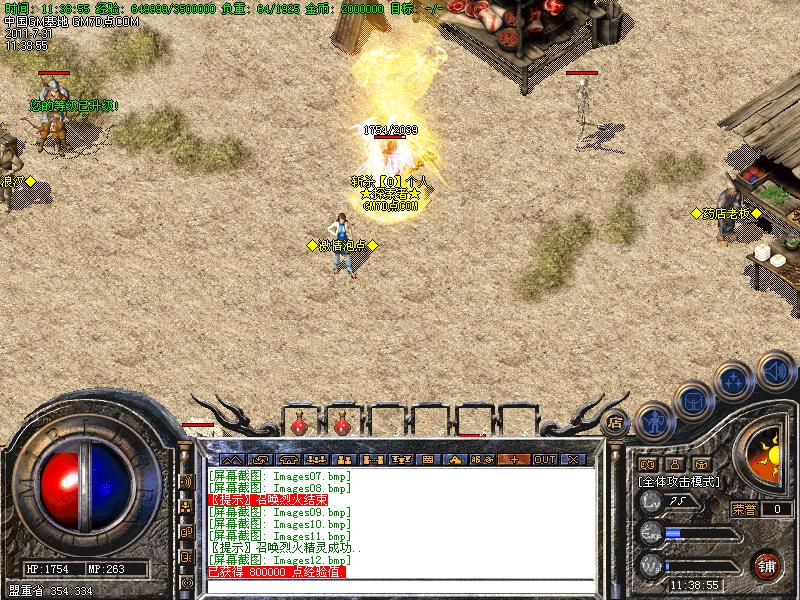
Task: Use the first red potion in the belt
Action: pyautogui.click(x=298, y=424)
